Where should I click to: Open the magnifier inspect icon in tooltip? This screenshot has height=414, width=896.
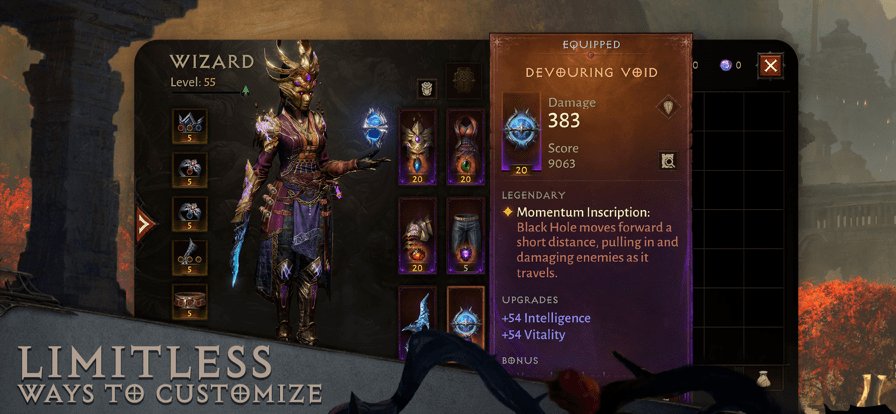[x=668, y=160]
